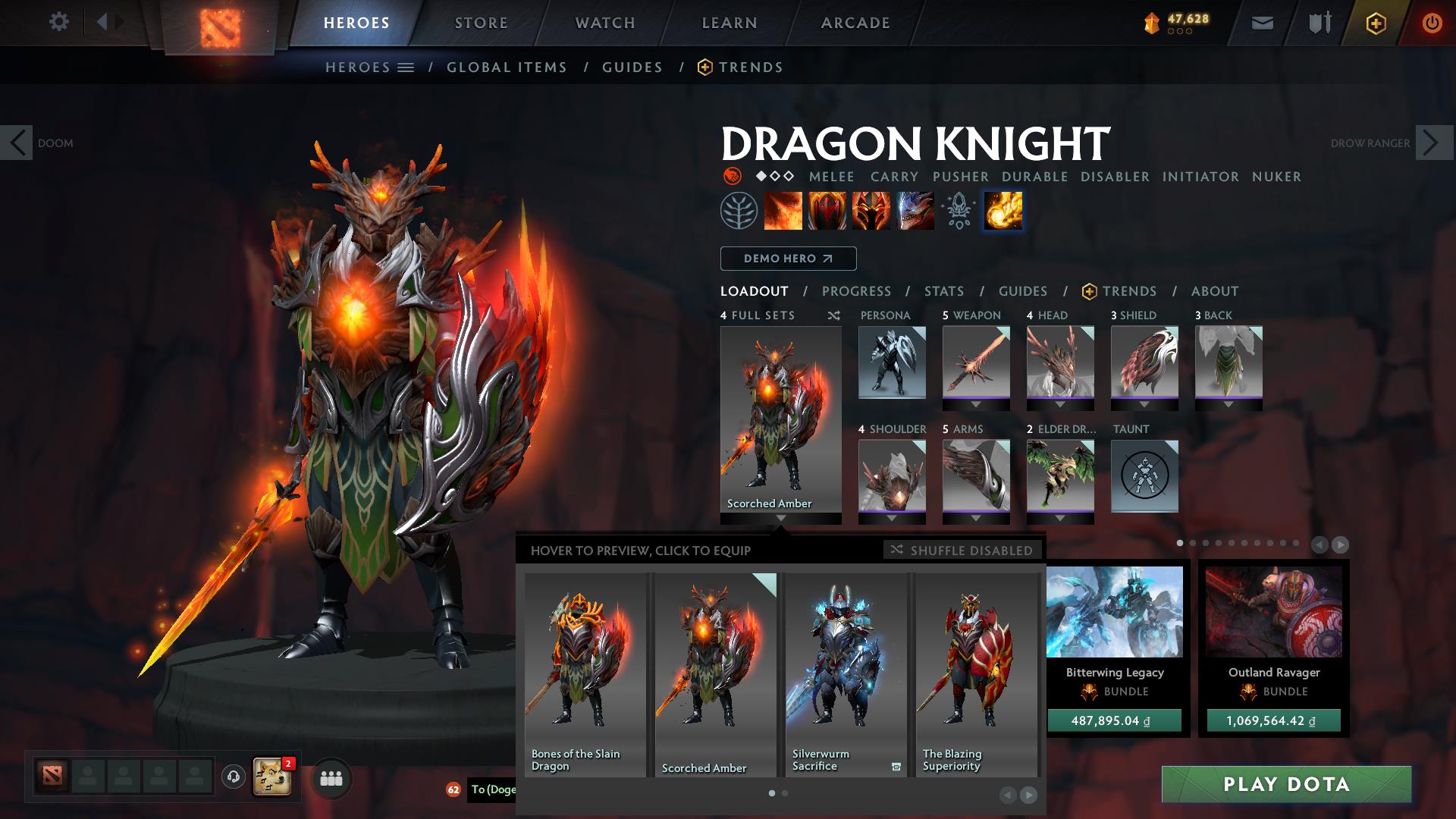Click the quest icon with notification badge 2
1456x819 pixels.
pos(269,775)
